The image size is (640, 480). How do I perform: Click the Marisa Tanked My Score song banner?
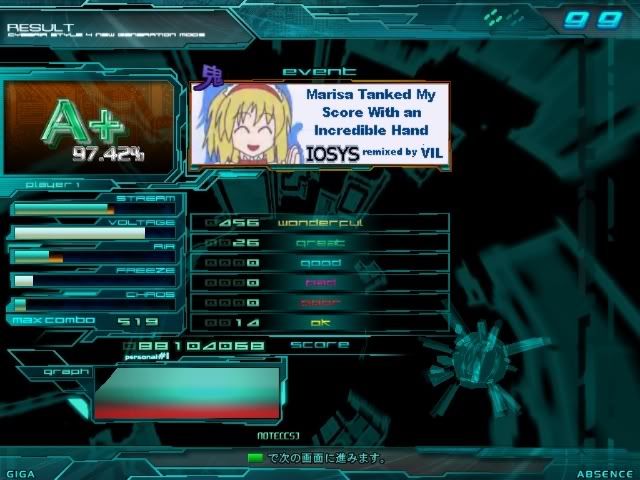pos(320,125)
